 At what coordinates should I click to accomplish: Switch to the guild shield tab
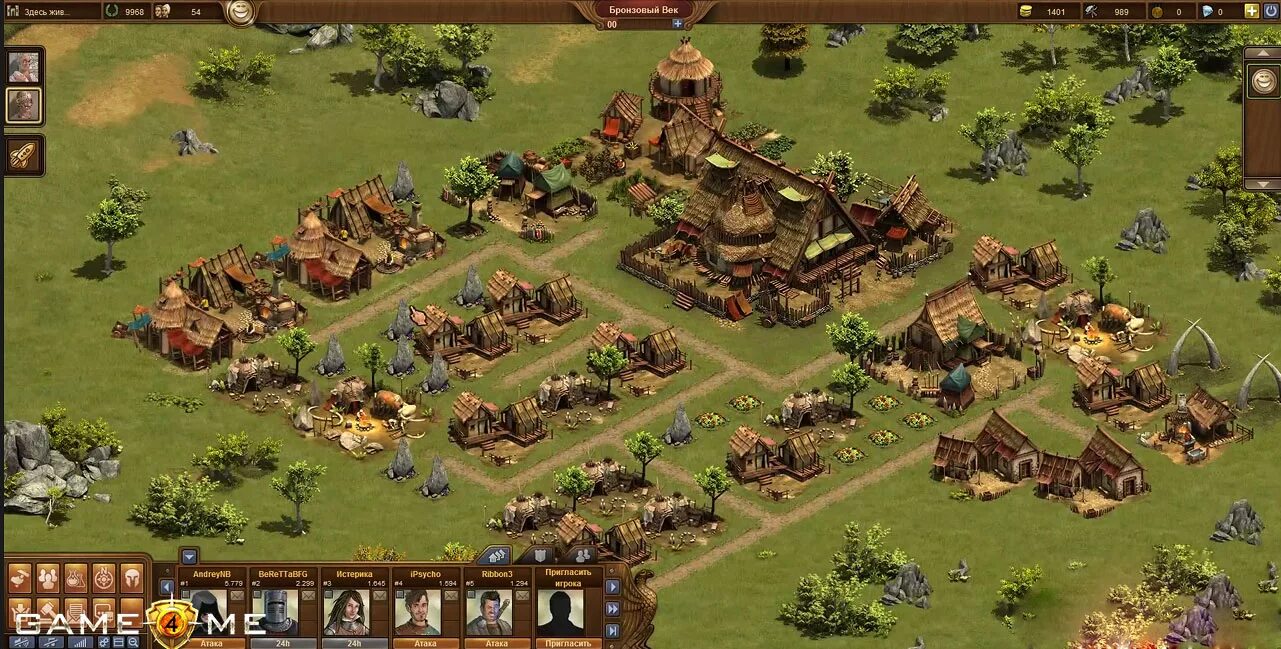[x=540, y=555]
